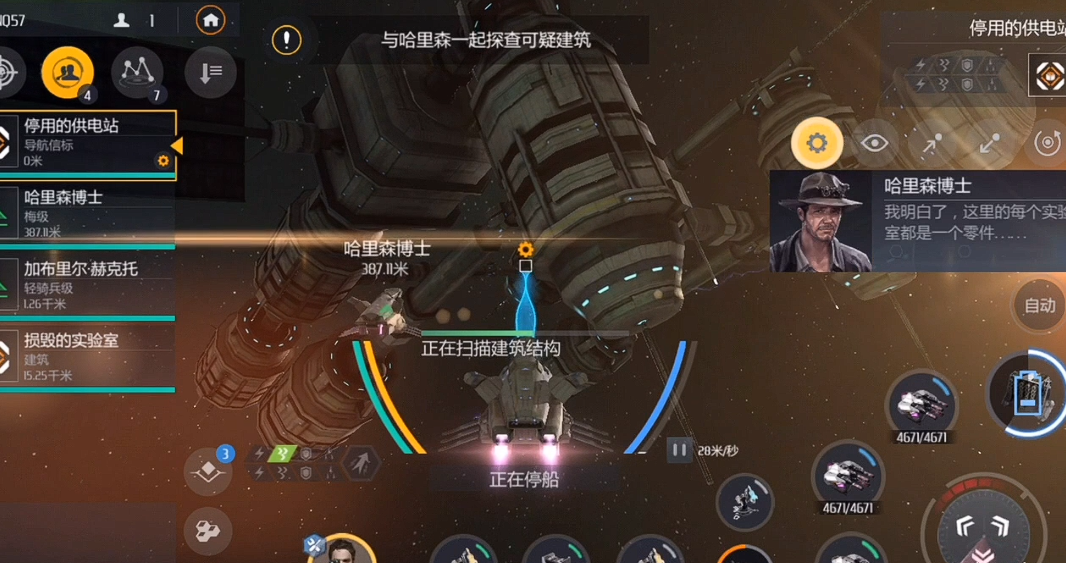Toggle the 自动 auto button
This screenshot has height=563, width=1066.
1039,306
